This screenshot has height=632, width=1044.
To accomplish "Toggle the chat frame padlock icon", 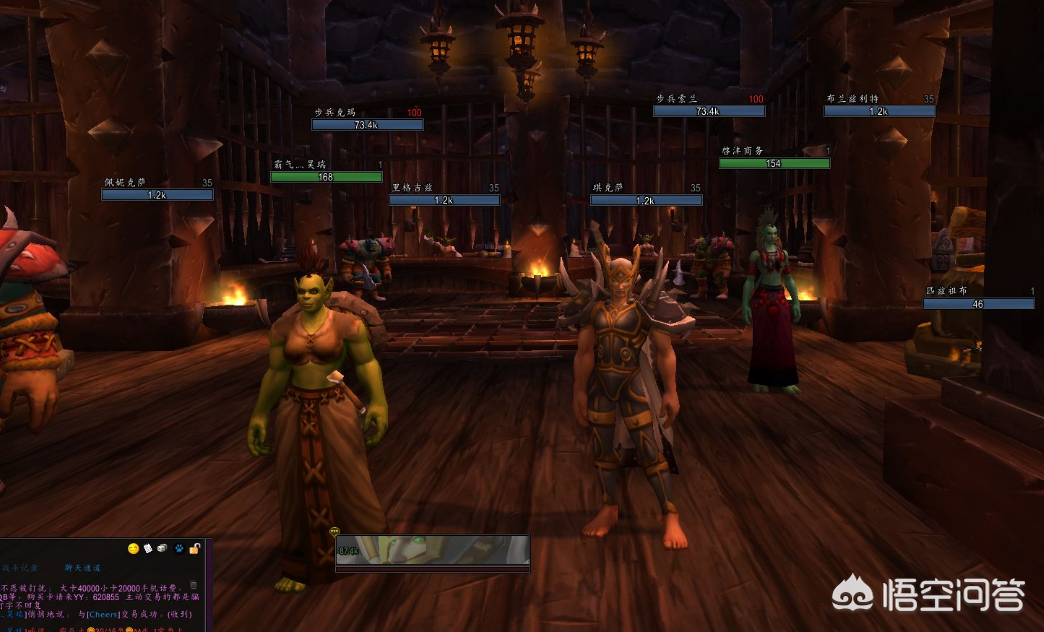I will 194,548.
